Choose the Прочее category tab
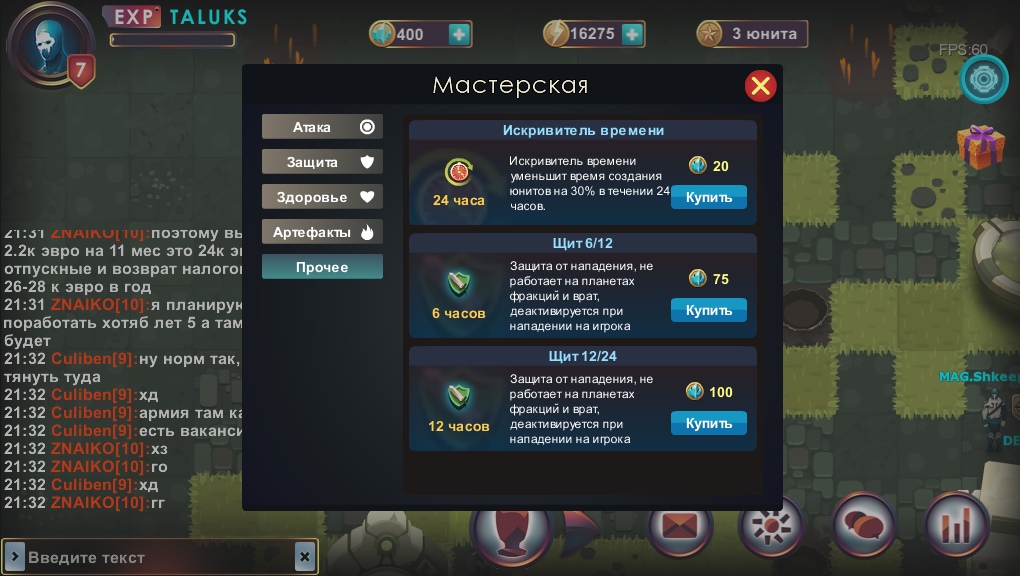Screen dimensions: 1020x576 [322, 267]
